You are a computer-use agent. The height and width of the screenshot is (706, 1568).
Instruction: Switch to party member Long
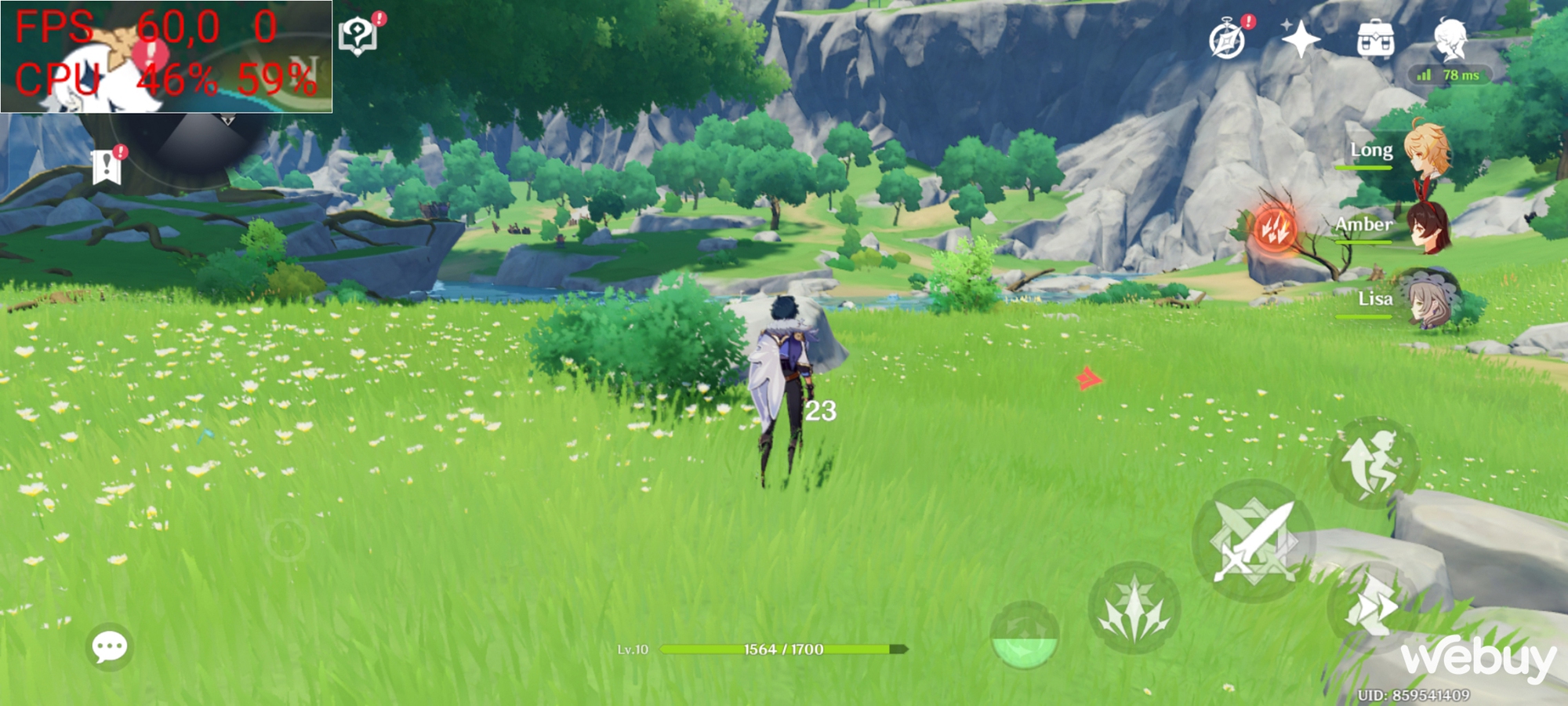[1425, 150]
